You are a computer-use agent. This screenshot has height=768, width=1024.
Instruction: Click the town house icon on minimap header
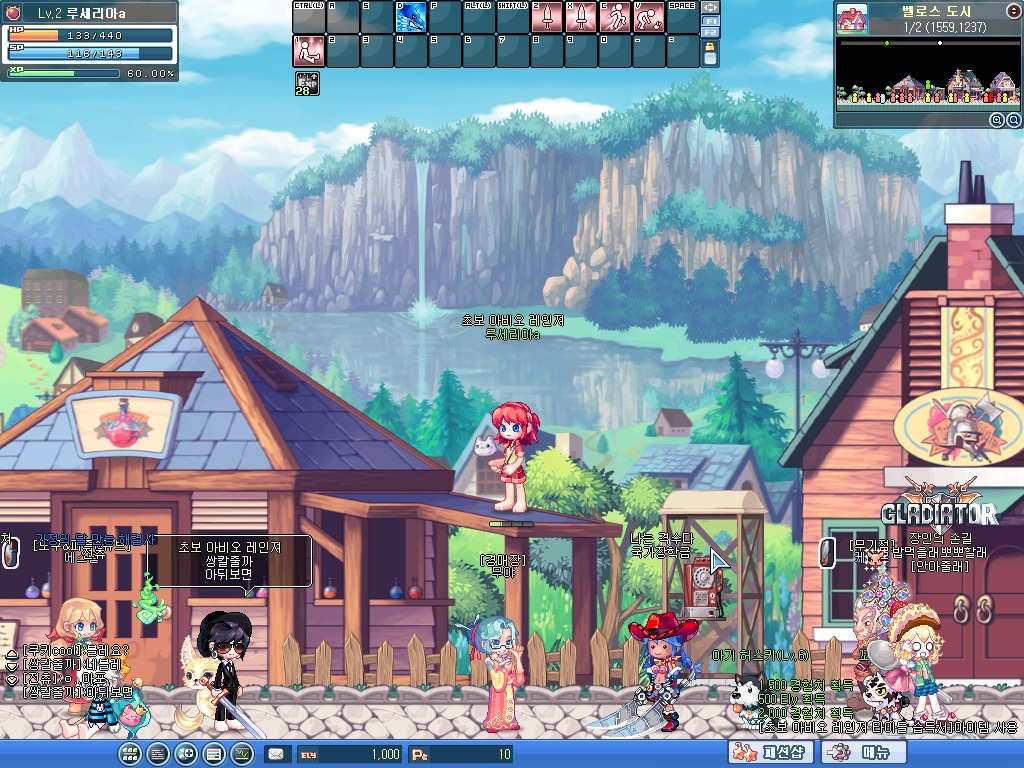[851, 19]
